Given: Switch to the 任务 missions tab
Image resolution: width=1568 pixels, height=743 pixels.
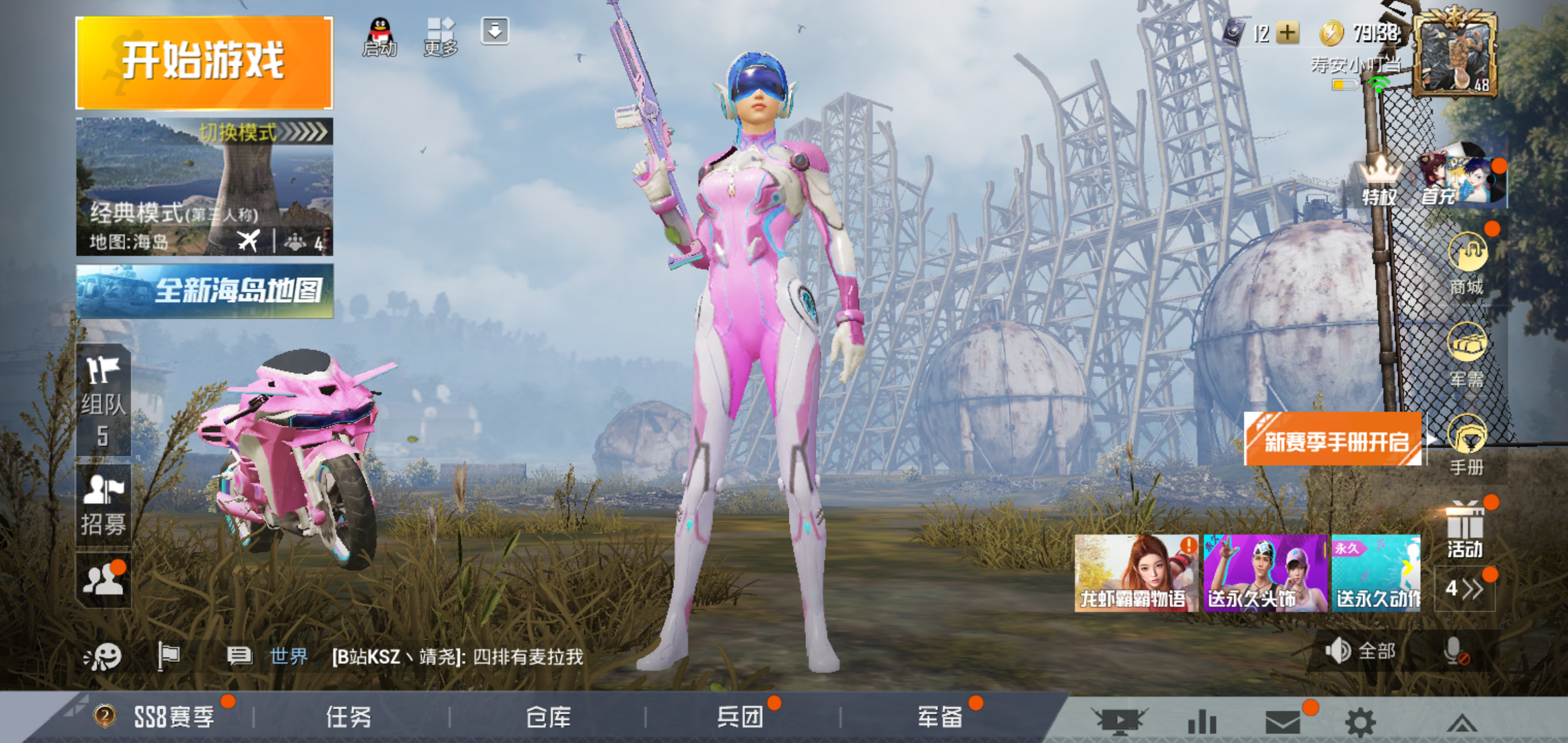Looking at the screenshot, I should [x=349, y=718].
